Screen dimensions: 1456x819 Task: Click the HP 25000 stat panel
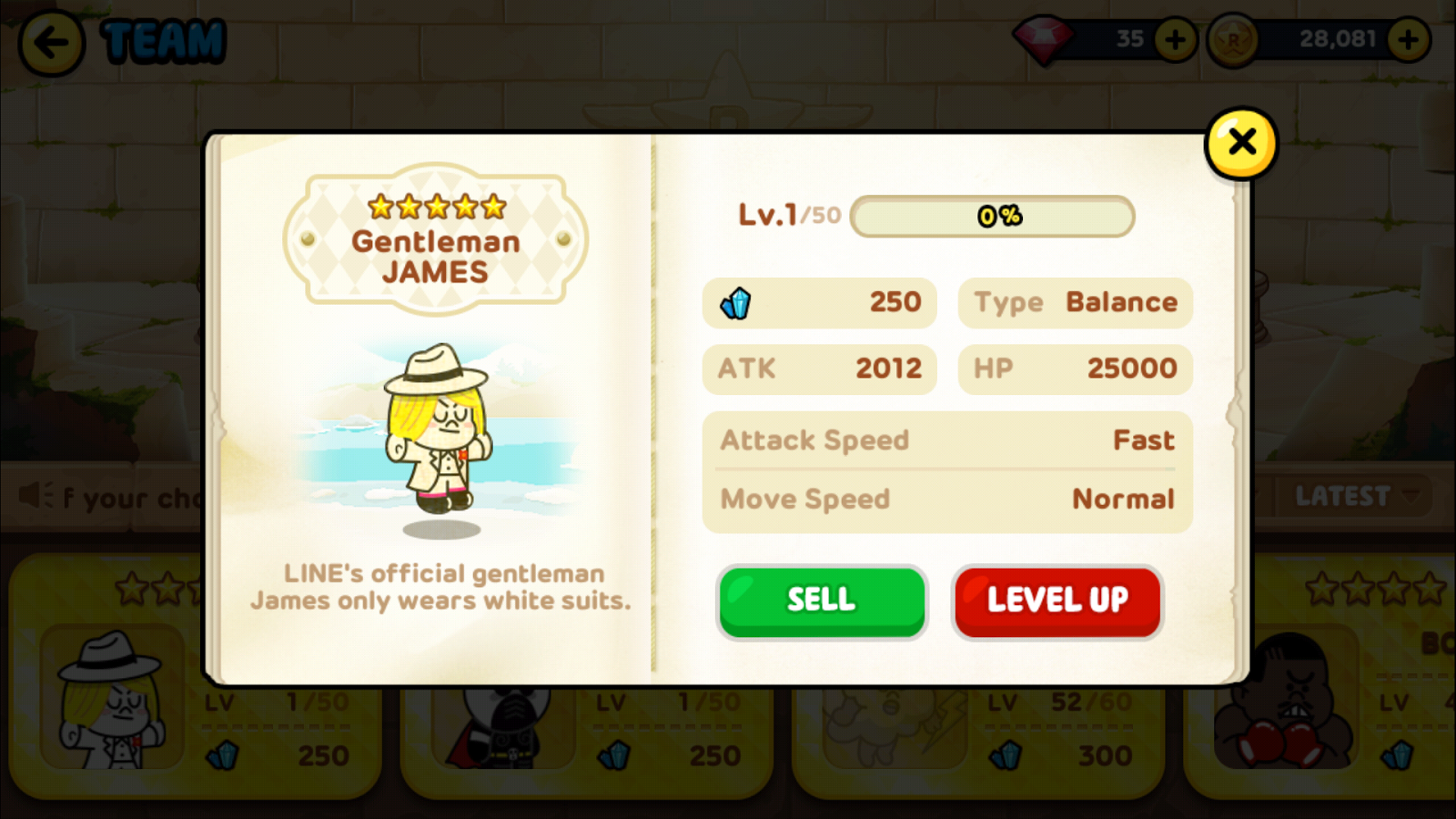click(x=1074, y=369)
